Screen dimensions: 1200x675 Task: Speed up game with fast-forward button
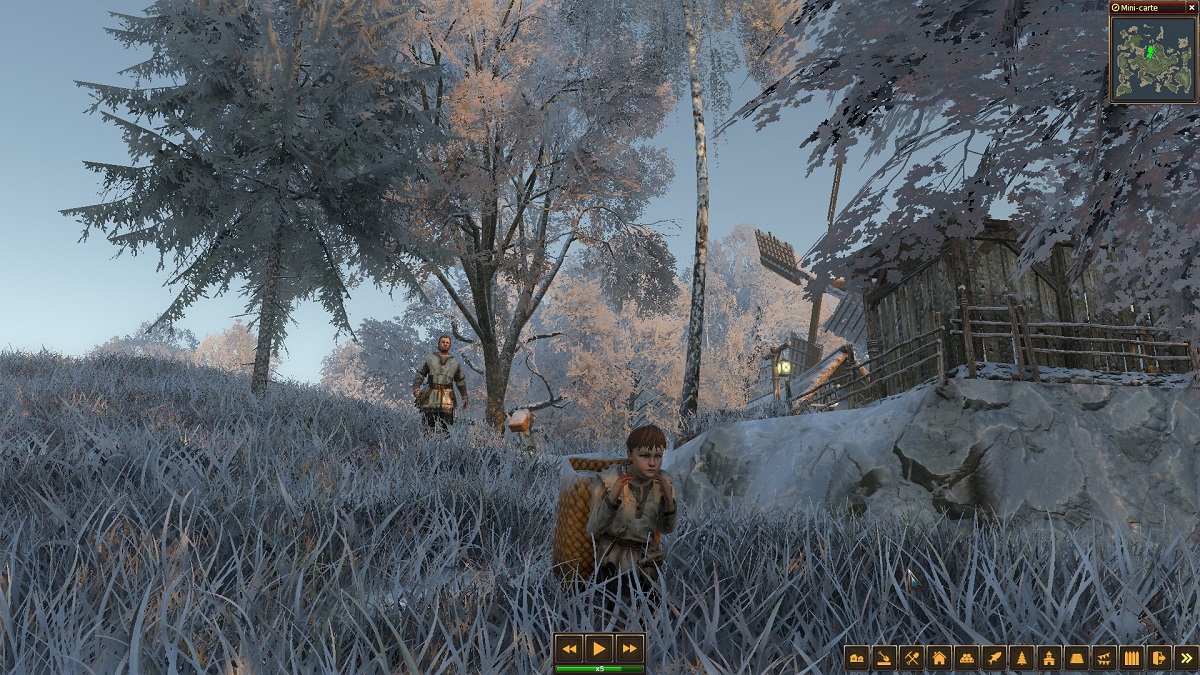[629, 648]
